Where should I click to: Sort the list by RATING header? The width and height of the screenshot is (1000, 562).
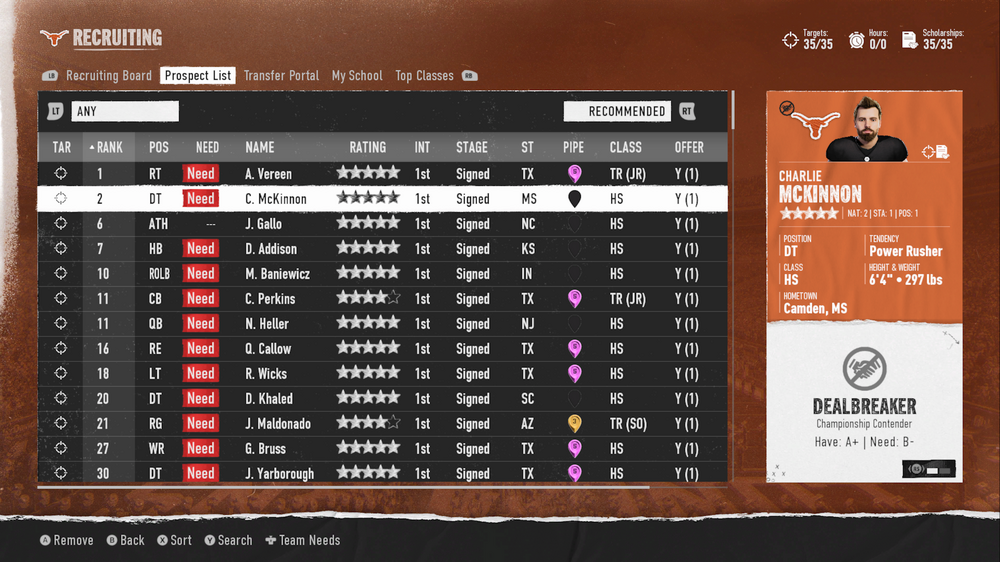coord(368,147)
